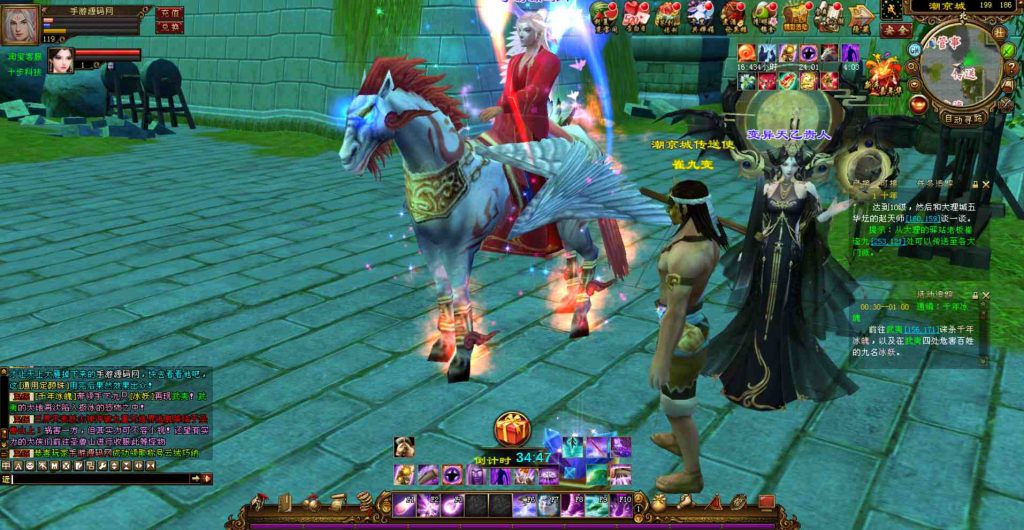Use the F10 hotbar skill
The width and height of the screenshot is (1024, 530).
tap(621, 504)
